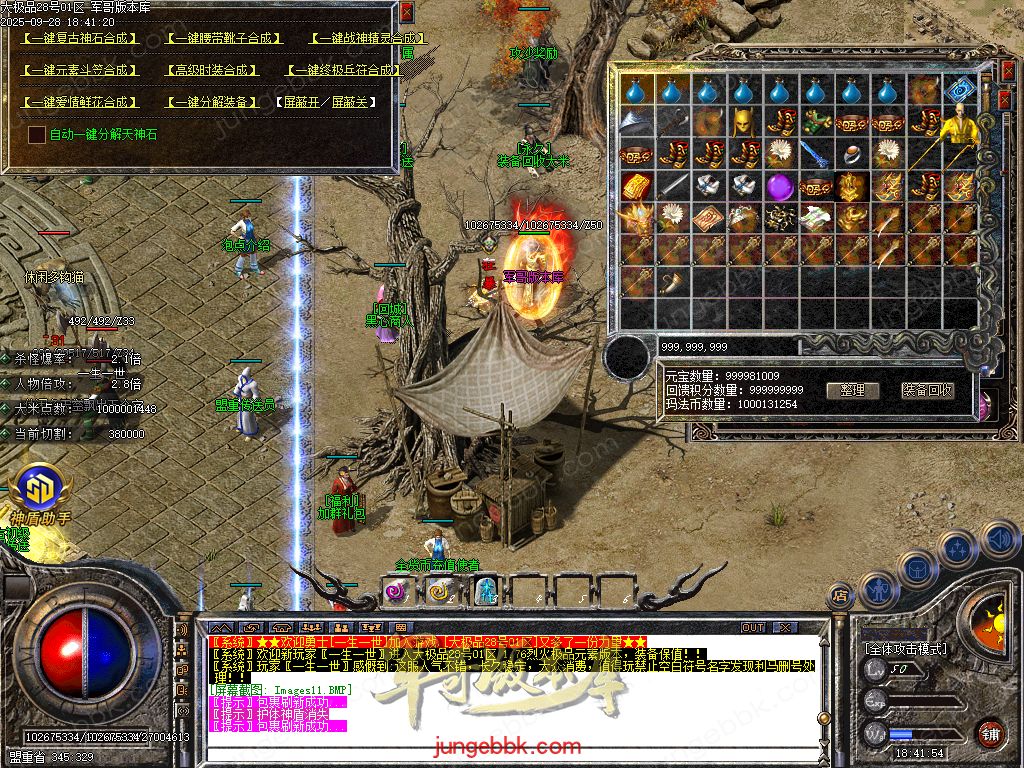Open 高级时装合成 synthesis

click(210, 71)
